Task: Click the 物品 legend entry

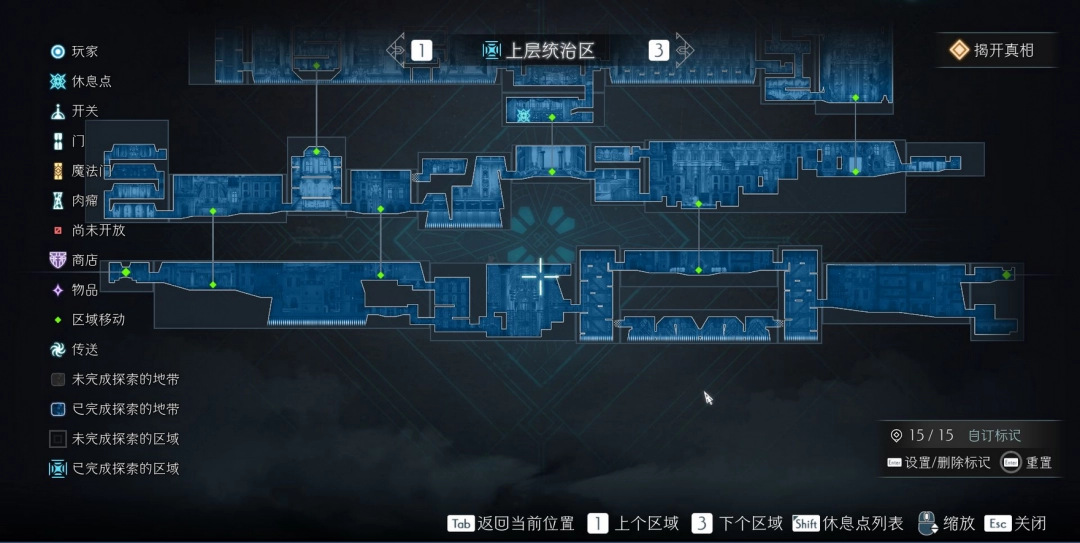Action: click(x=75, y=290)
